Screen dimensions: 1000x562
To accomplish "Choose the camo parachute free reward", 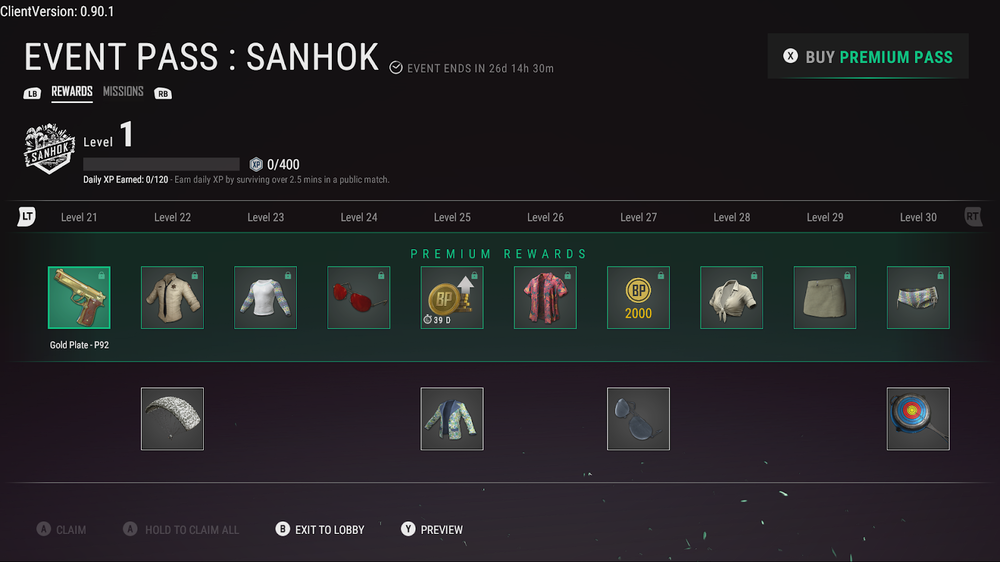I will (x=172, y=419).
